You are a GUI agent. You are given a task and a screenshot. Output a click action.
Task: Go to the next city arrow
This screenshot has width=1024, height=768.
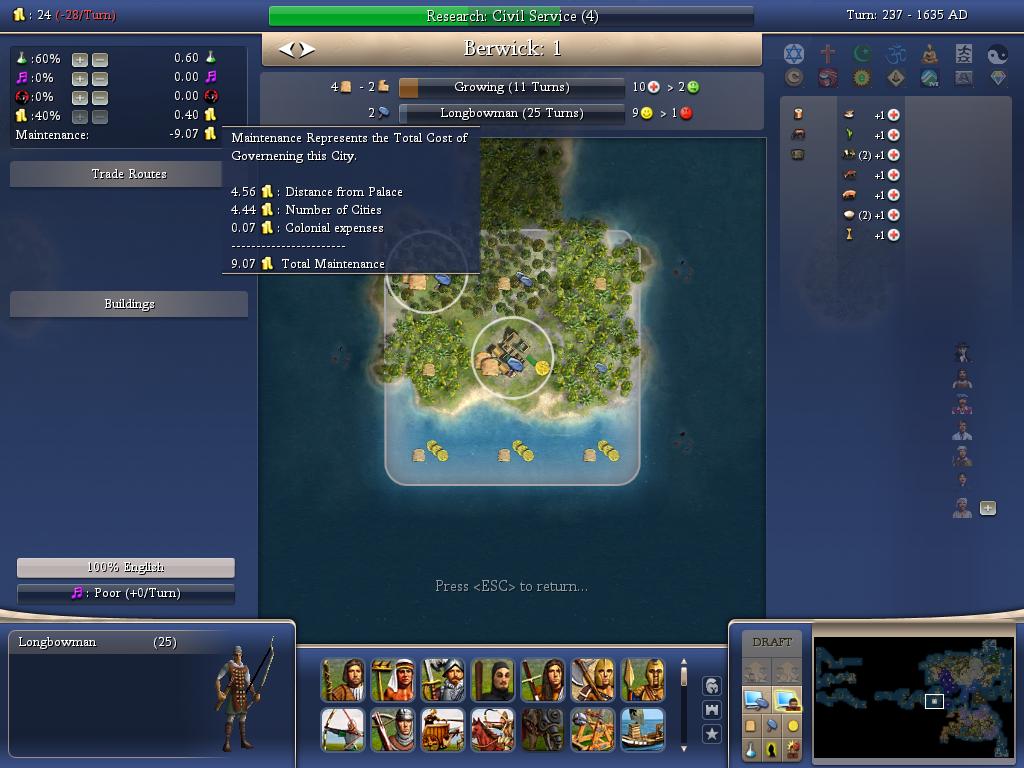pos(308,49)
